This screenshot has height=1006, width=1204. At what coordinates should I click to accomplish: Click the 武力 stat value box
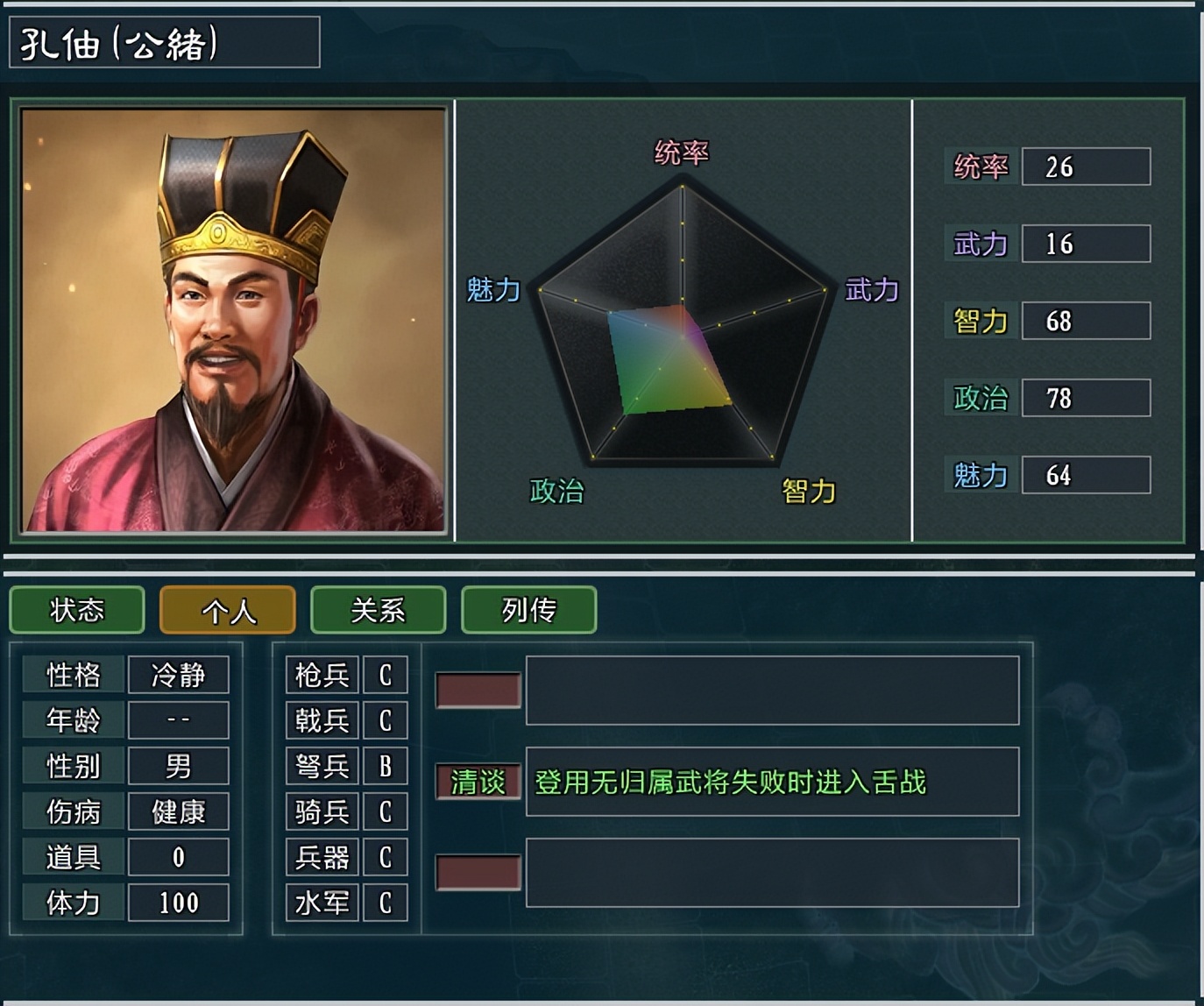point(1087,244)
